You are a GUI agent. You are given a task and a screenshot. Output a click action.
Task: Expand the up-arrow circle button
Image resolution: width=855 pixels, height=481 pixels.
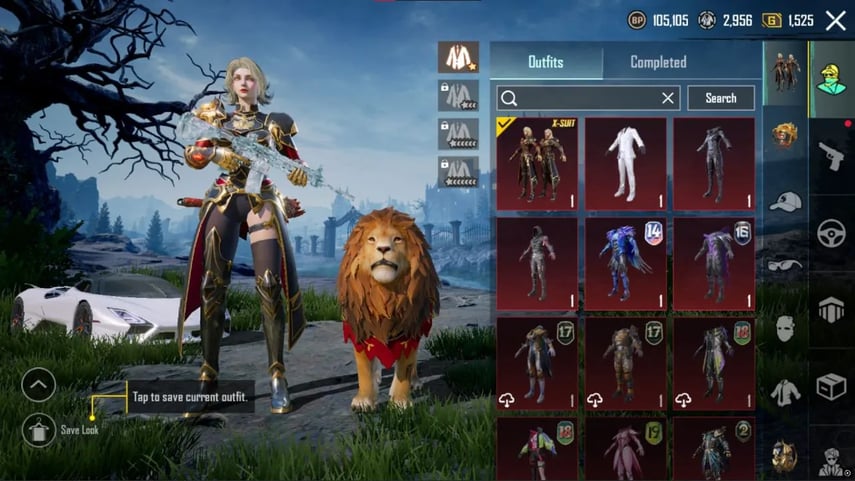(39, 384)
